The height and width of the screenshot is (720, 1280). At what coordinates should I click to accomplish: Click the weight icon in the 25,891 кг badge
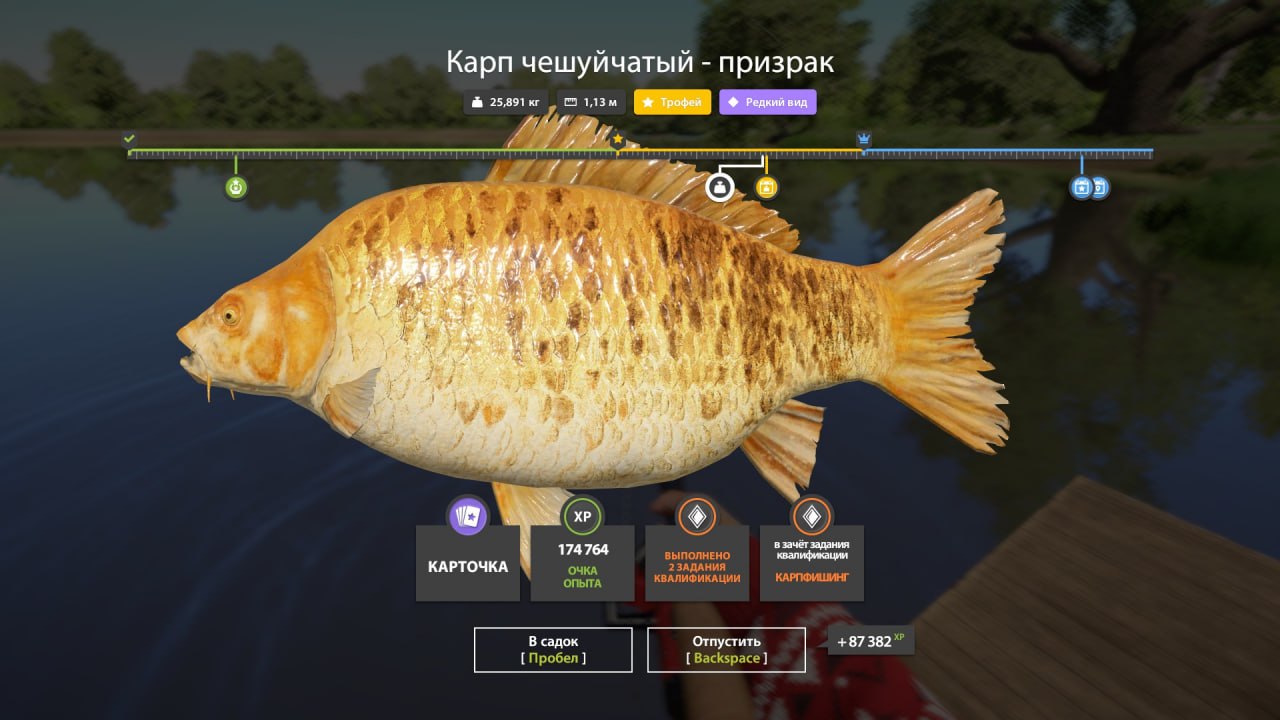(x=478, y=101)
